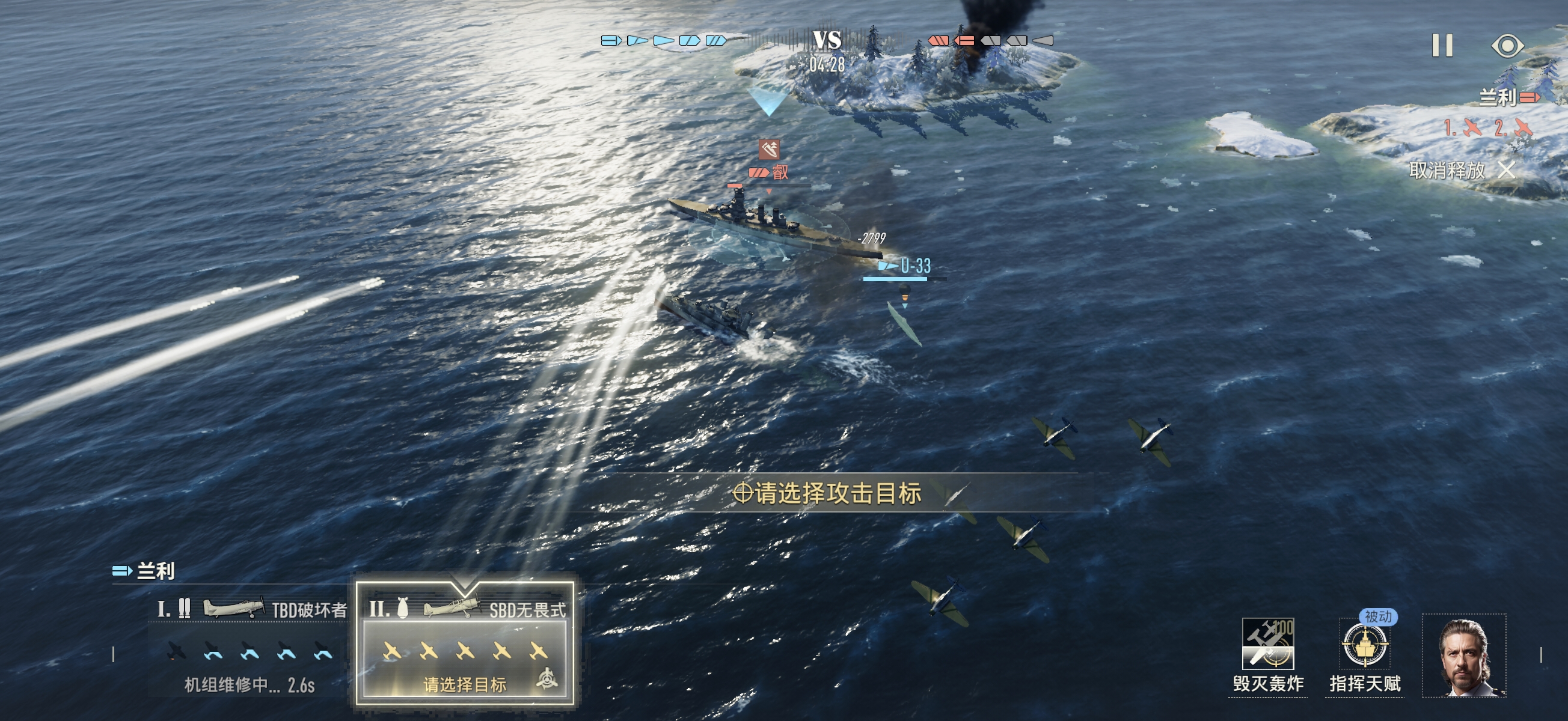Screen dimensions: 1568x721
Task: Tap the commander portrait
Action: click(1464, 655)
